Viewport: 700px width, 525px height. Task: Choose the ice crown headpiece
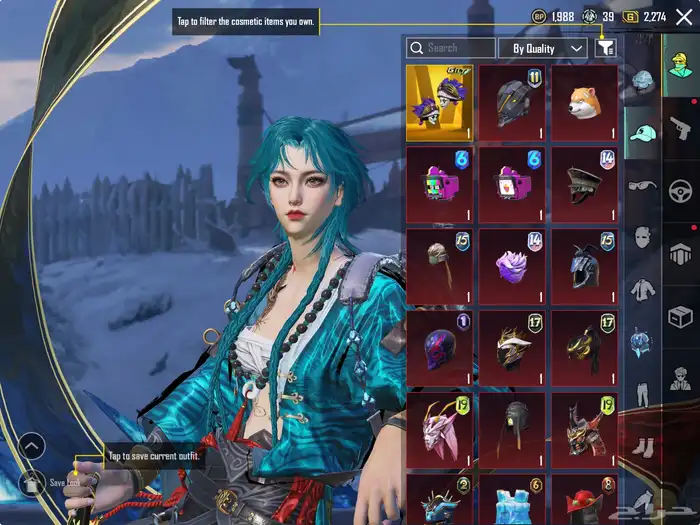pos(512,499)
